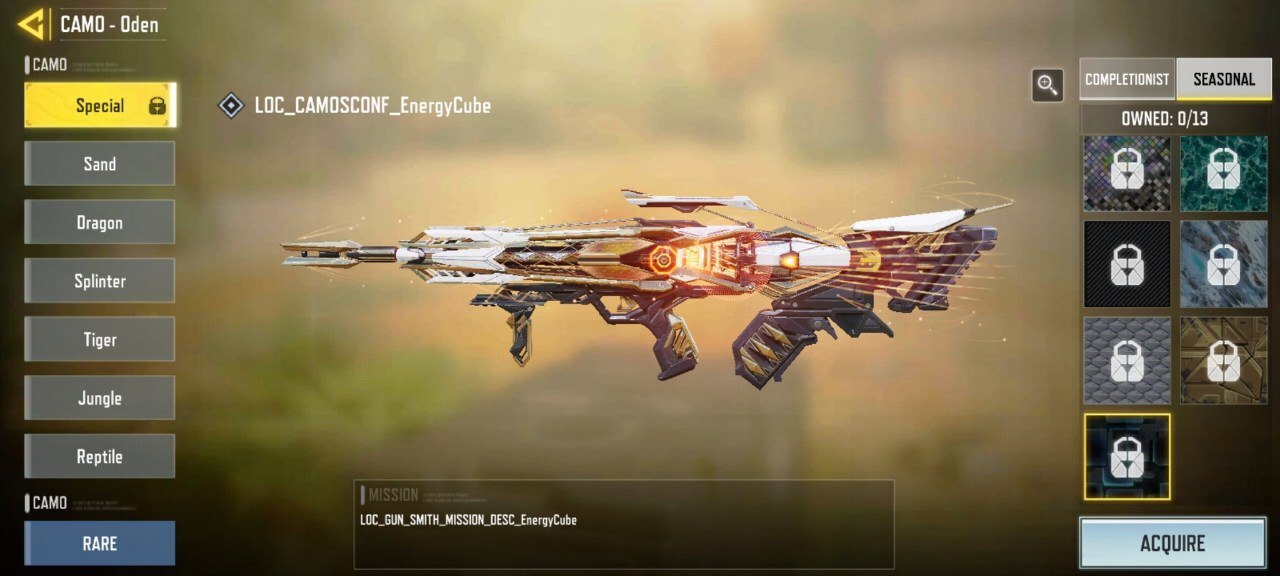Pick the Reptile camo category
Image resolution: width=1280 pixels, height=576 pixels.
[100, 456]
